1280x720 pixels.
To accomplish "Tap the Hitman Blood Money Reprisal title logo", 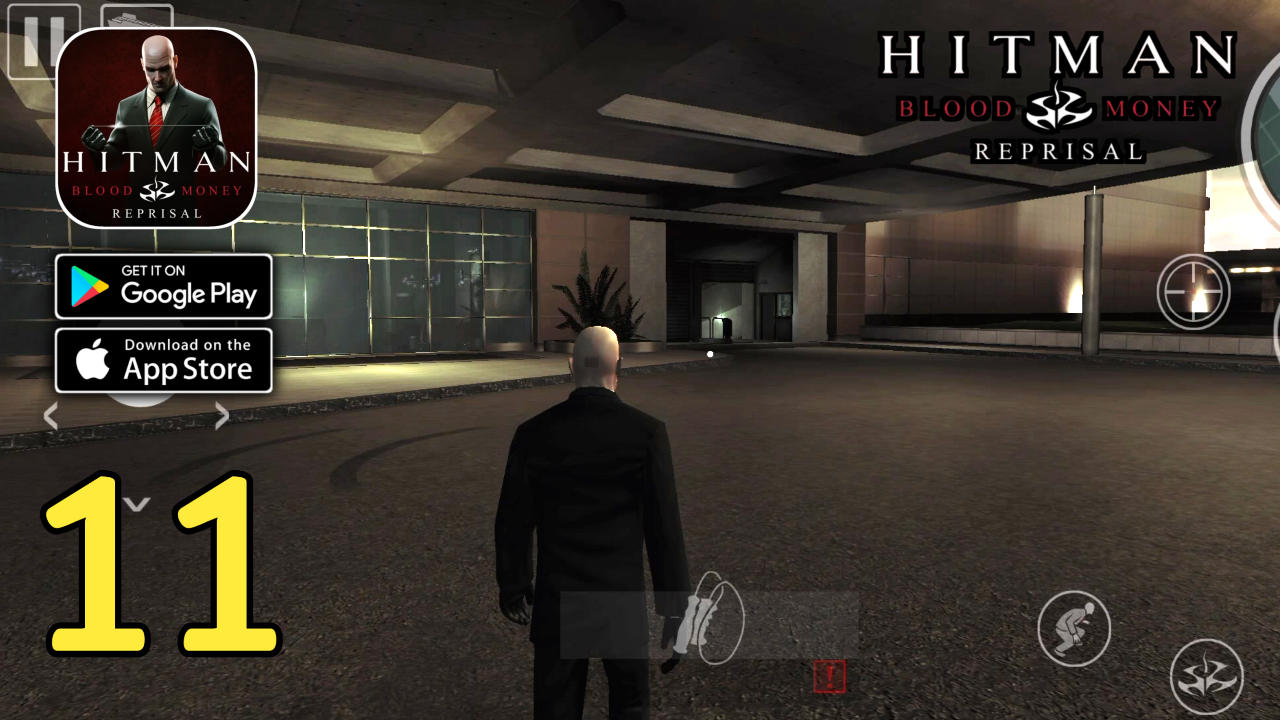I will [1060, 95].
